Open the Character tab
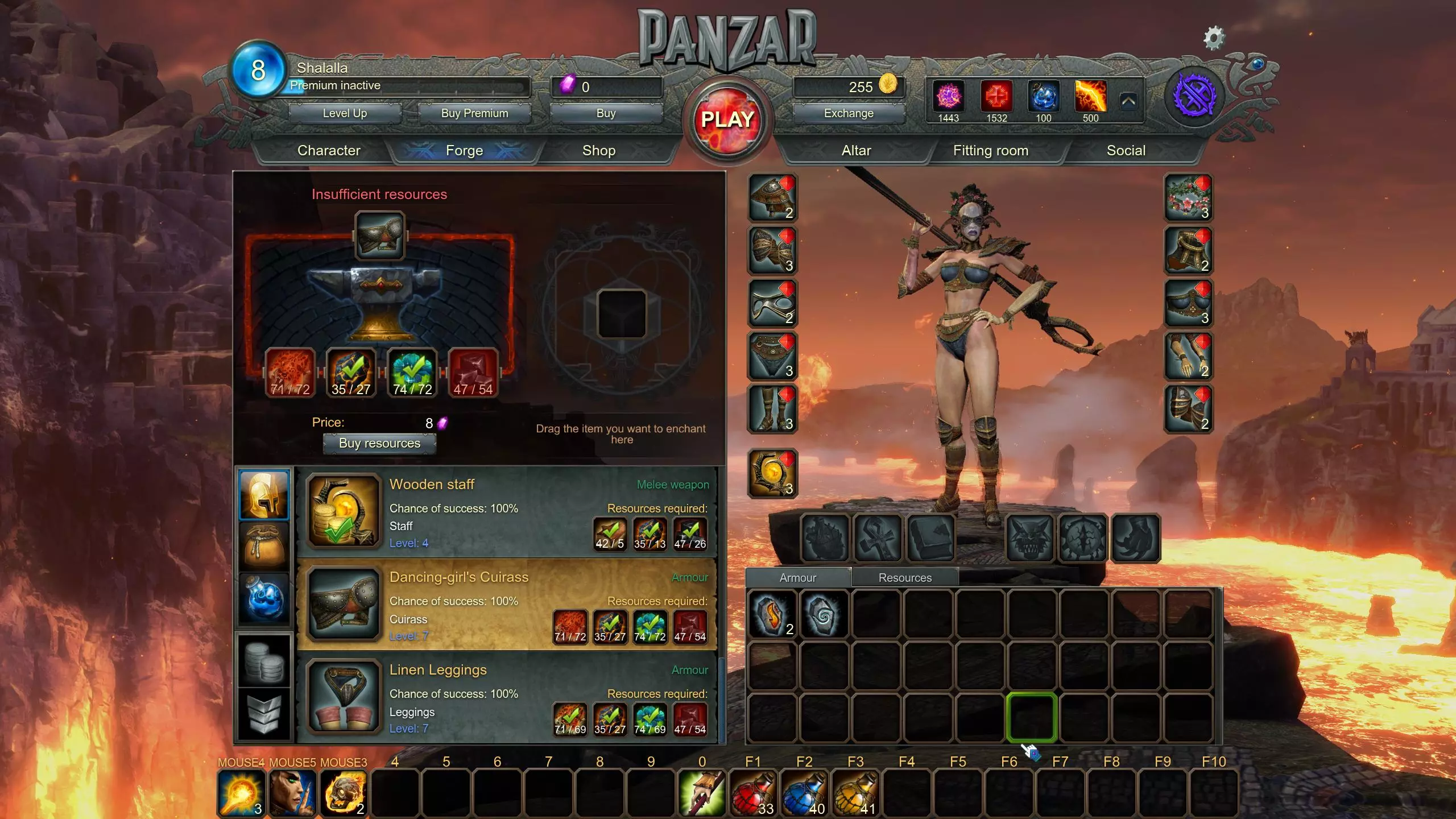Viewport: 1456px width, 819px height. (x=329, y=151)
